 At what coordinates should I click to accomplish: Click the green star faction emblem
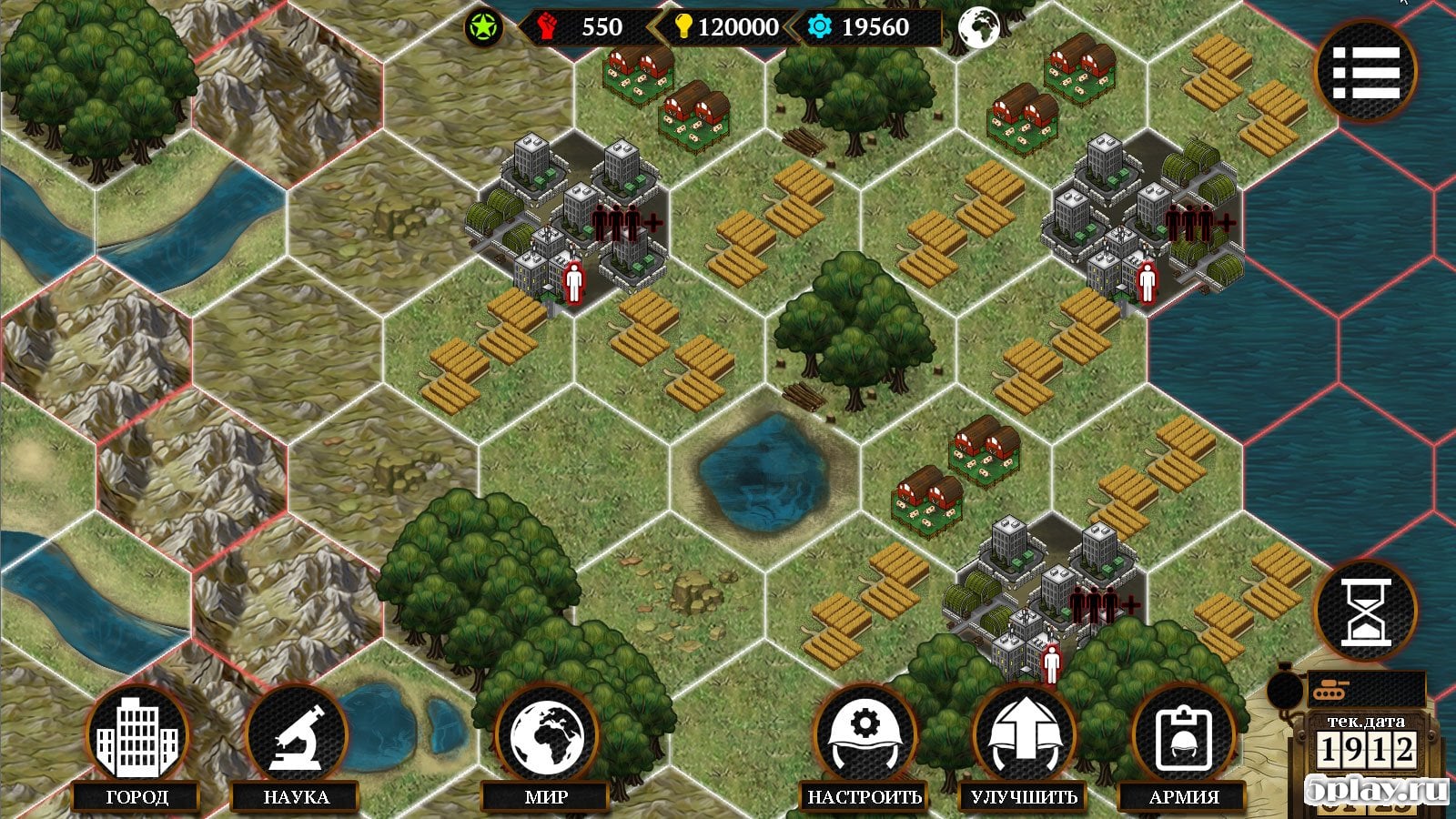[483, 27]
